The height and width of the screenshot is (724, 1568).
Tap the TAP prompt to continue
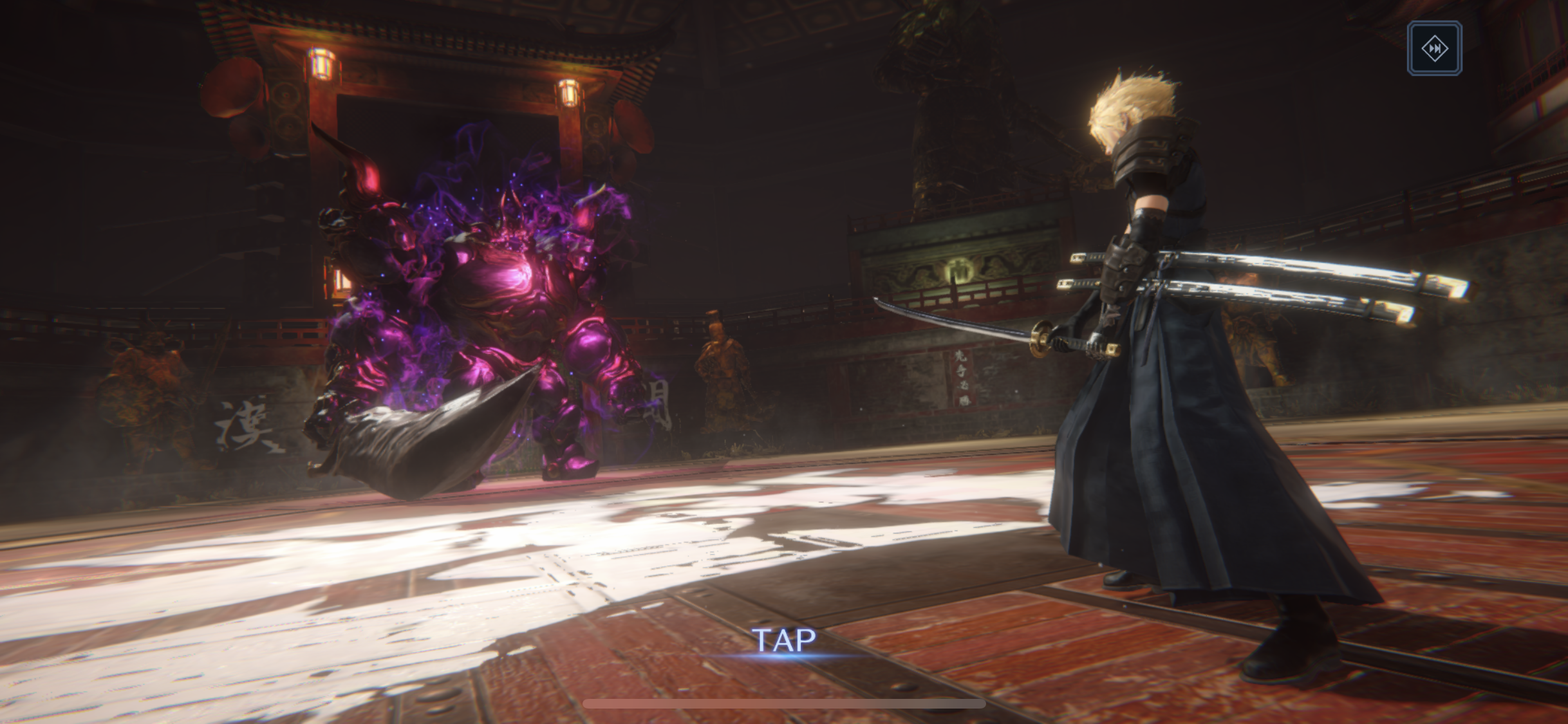pos(784,641)
